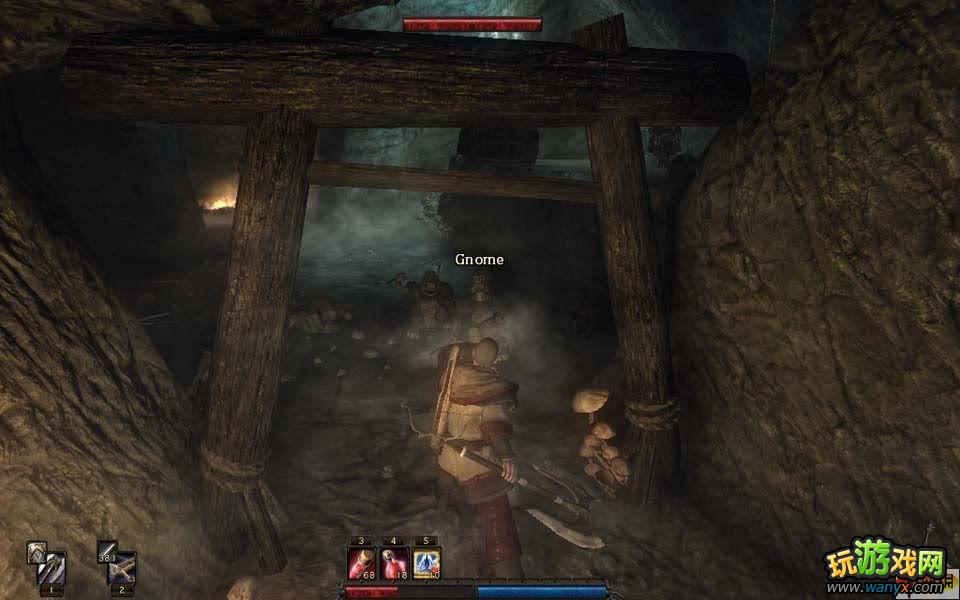The height and width of the screenshot is (600, 960).
Task: Select the axe weapon set in slot 1
Action: coord(46,563)
